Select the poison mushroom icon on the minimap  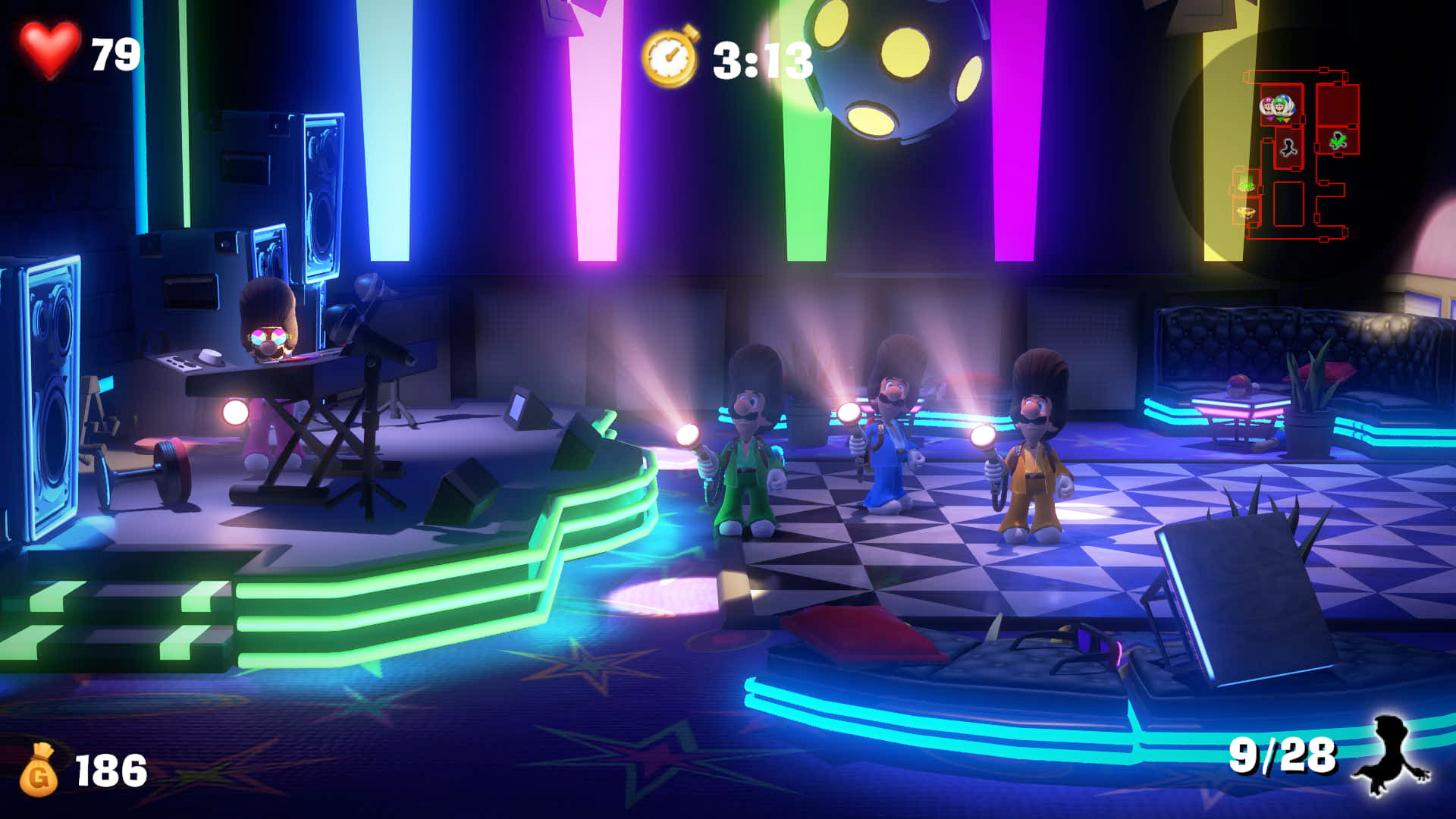tap(1246, 187)
